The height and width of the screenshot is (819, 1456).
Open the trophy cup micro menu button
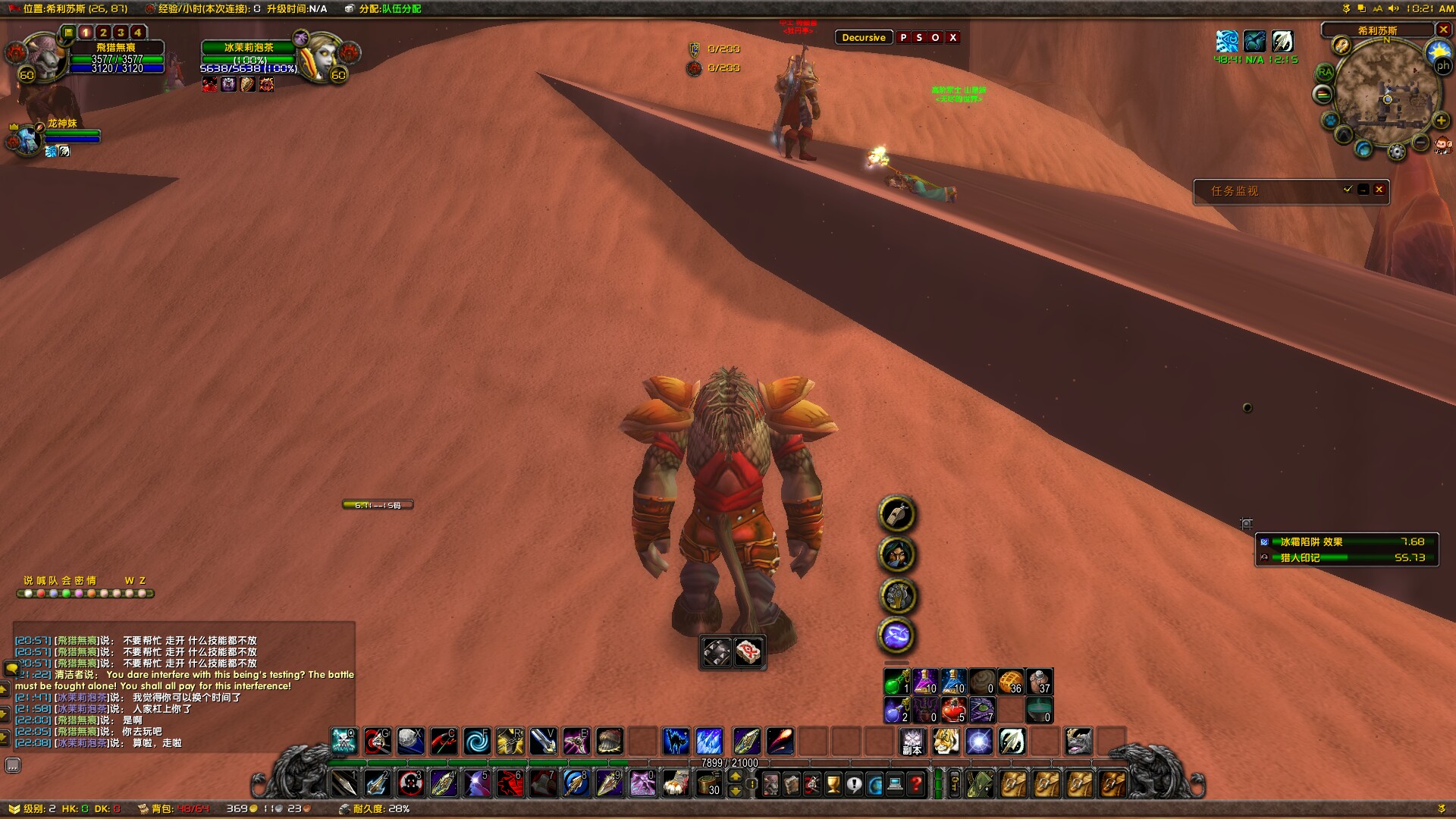(x=833, y=784)
